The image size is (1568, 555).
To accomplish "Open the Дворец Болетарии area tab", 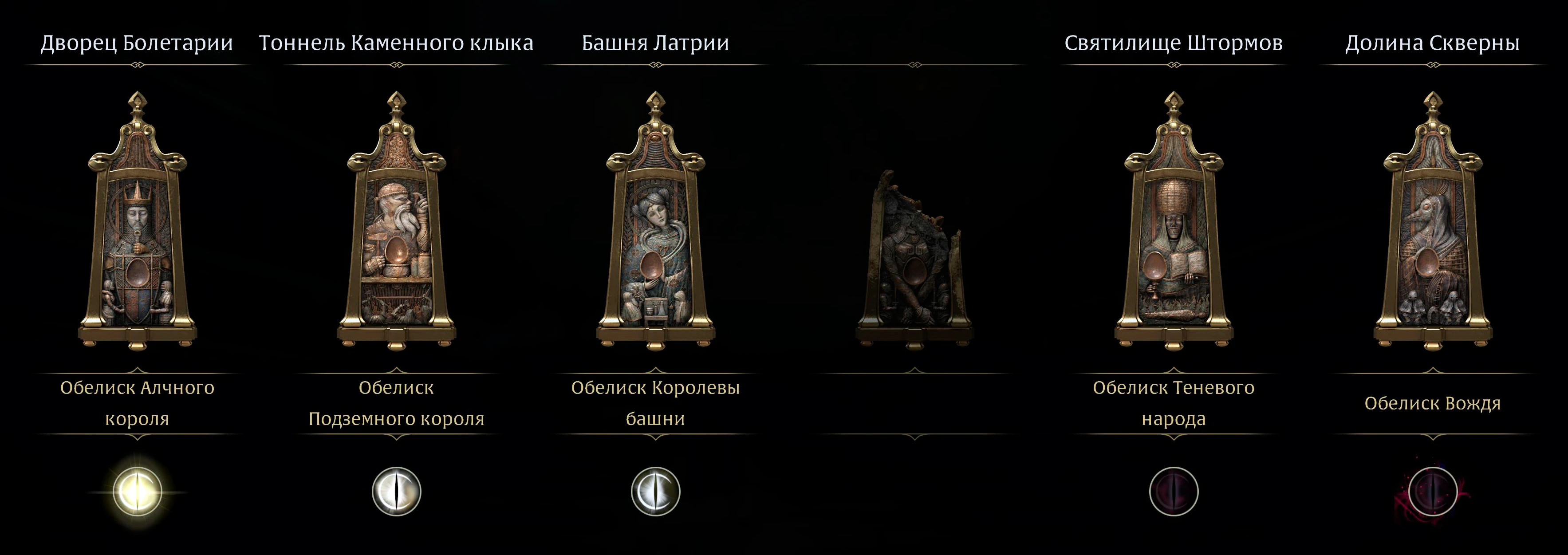I will (137, 41).
